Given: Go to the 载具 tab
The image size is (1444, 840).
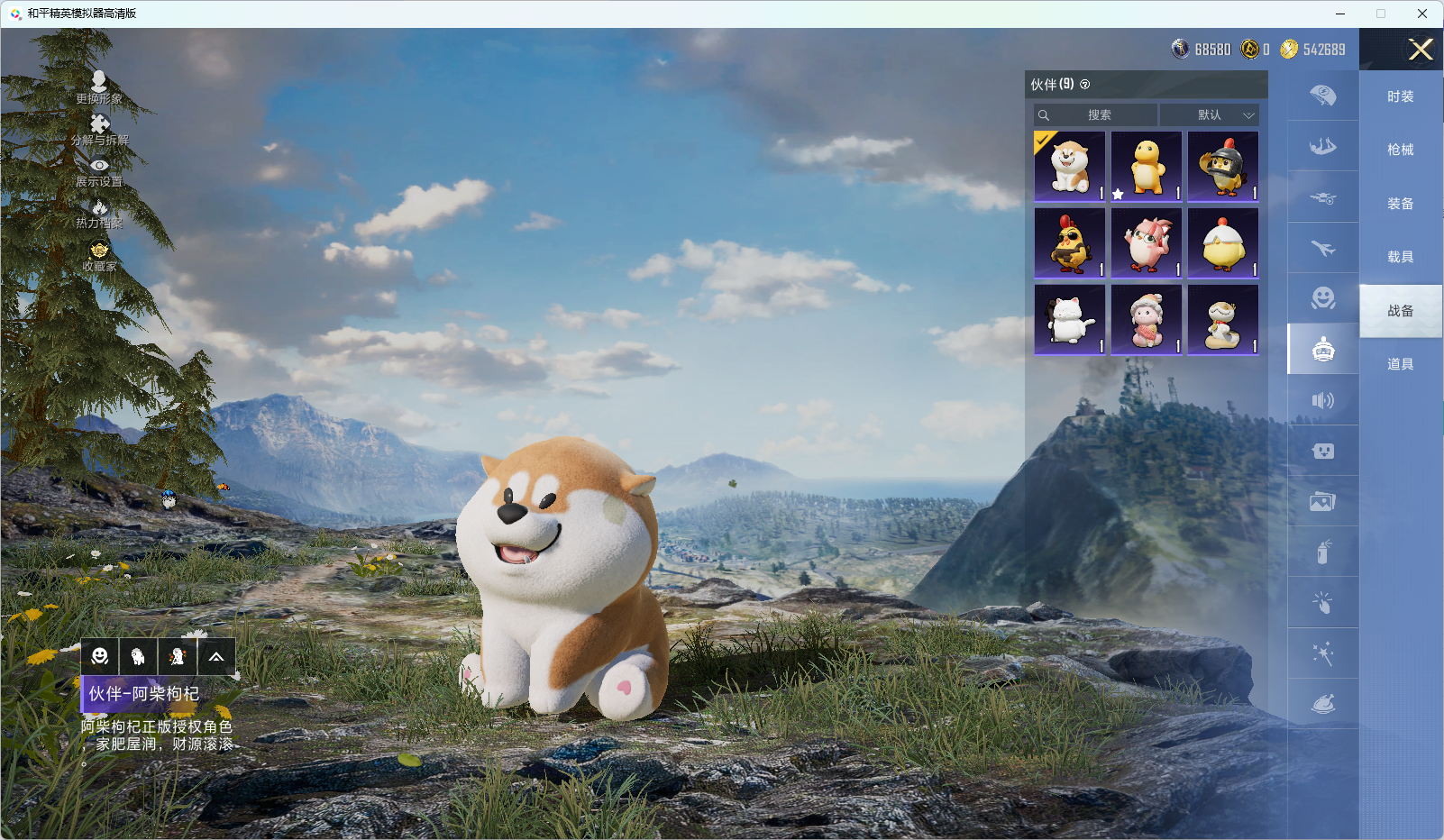Looking at the screenshot, I should tap(1400, 257).
